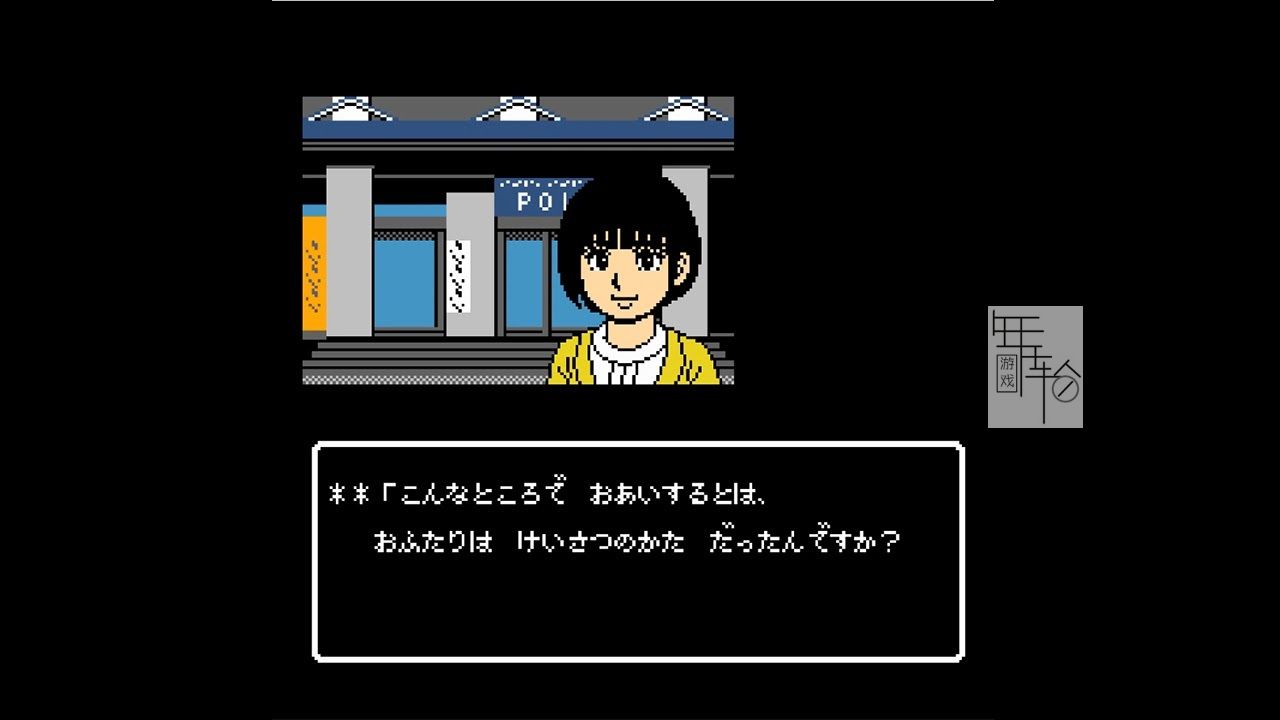Click the black area outside the game screen
The width and height of the screenshot is (1280, 720).
click(120, 360)
